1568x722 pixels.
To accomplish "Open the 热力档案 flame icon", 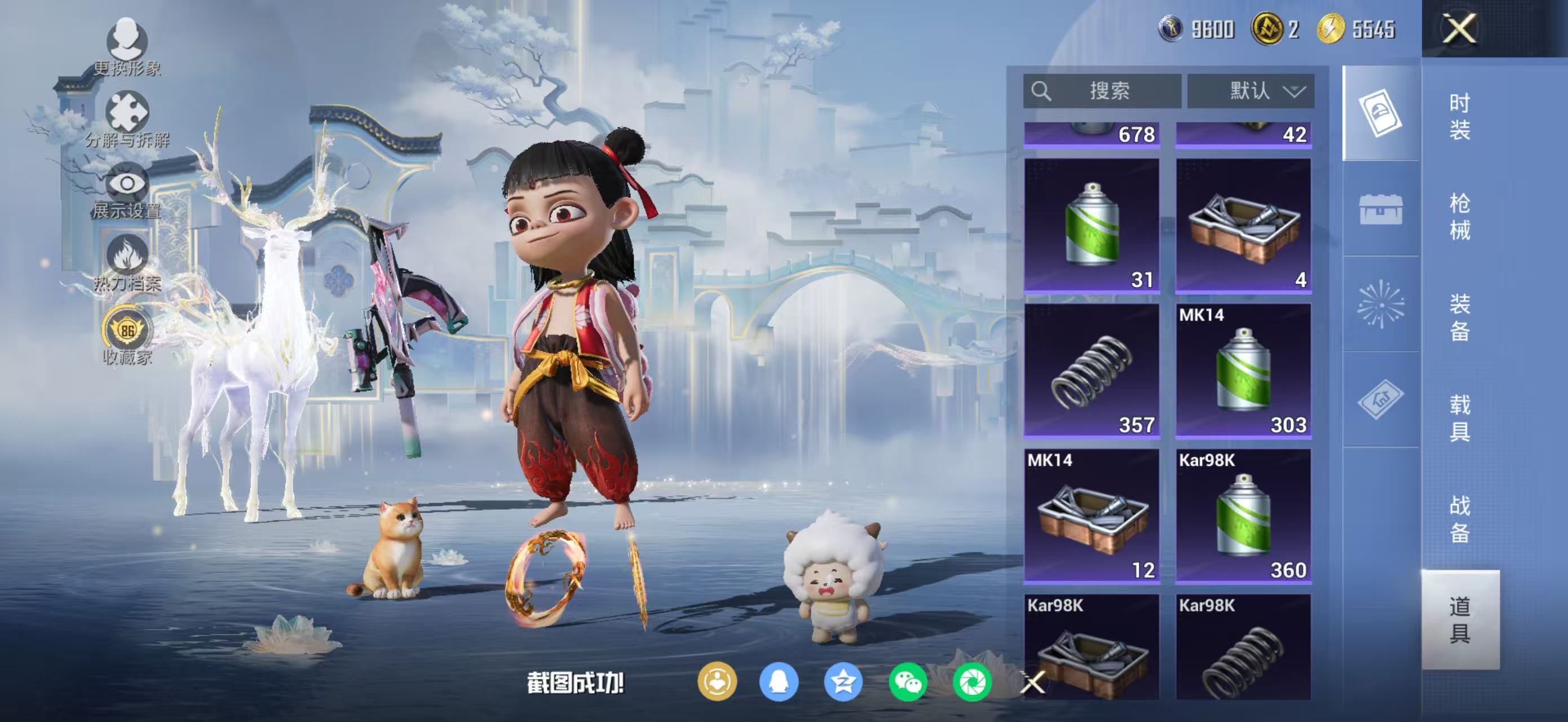I will point(127,262).
